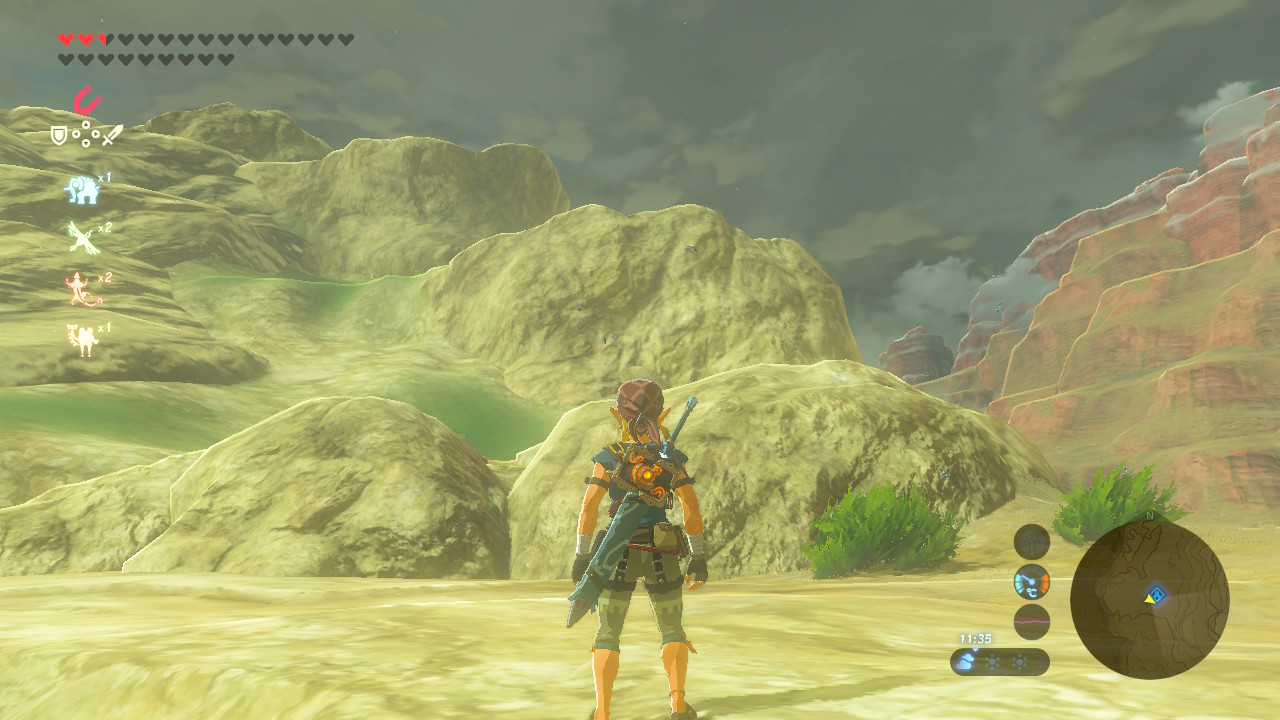The width and height of the screenshot is (1280, 720).
Task: Click the blue elephant champion ability icon
Action: tap(82, 189)
